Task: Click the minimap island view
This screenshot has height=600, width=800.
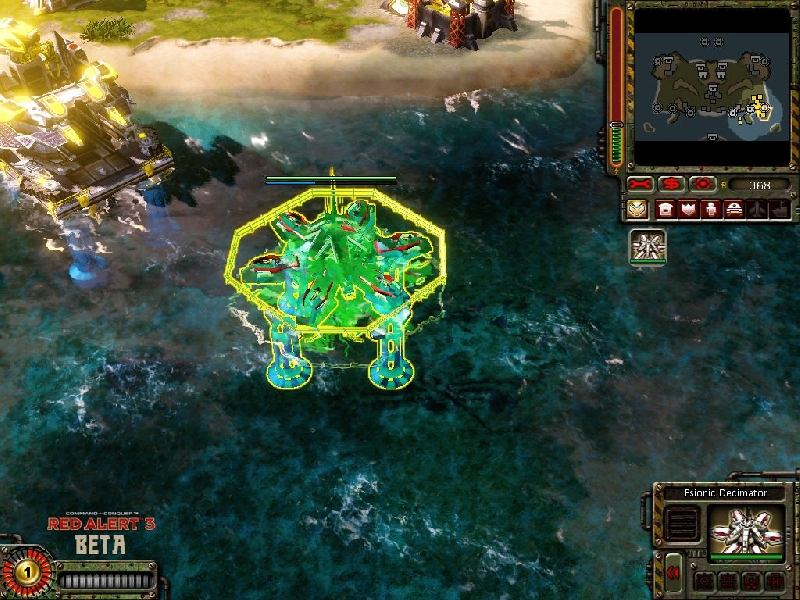Action: click(x=711, y=86)
